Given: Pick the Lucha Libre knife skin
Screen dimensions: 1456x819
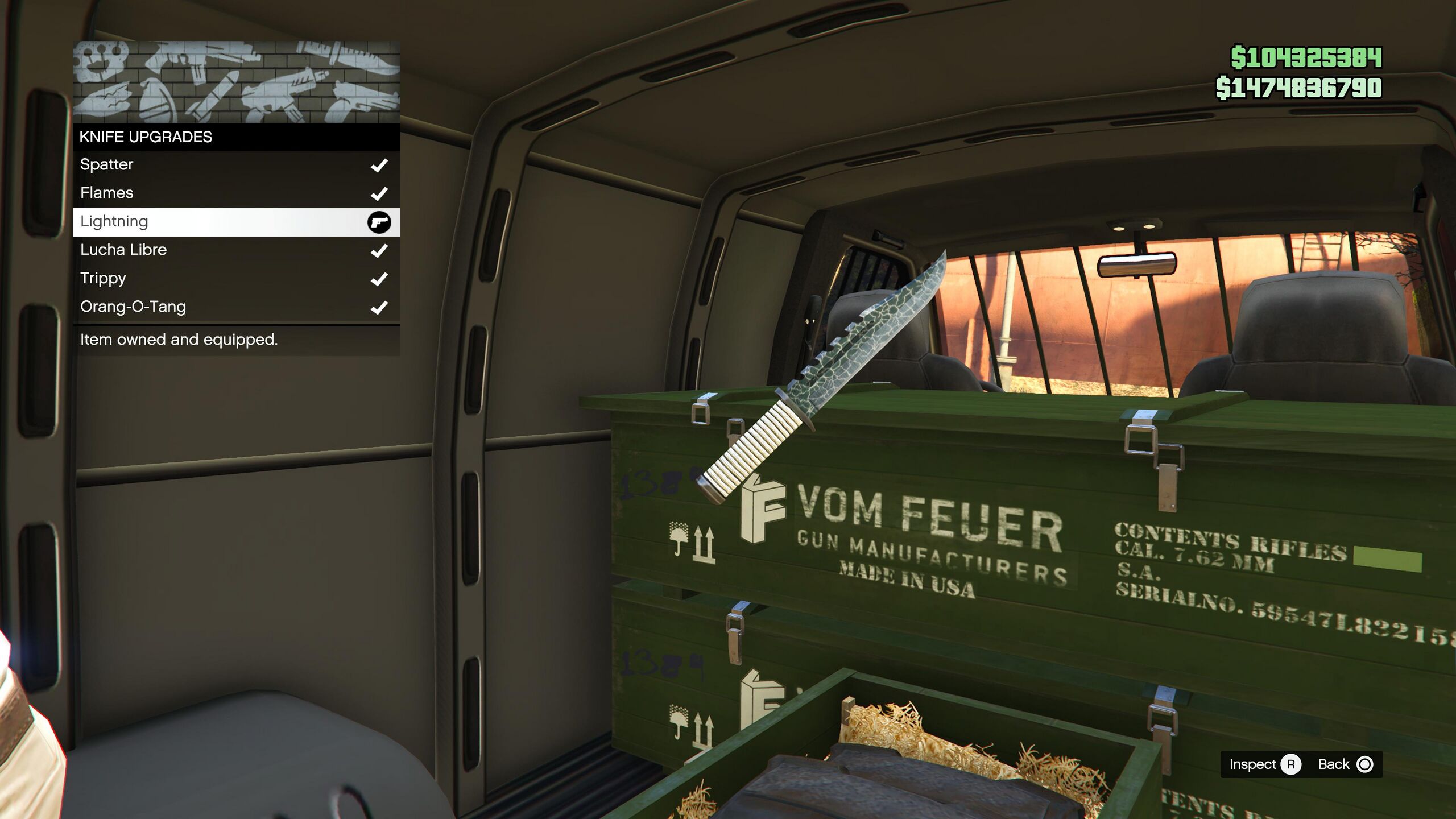Looking at the screenshot, I should (x=236, y=250).
